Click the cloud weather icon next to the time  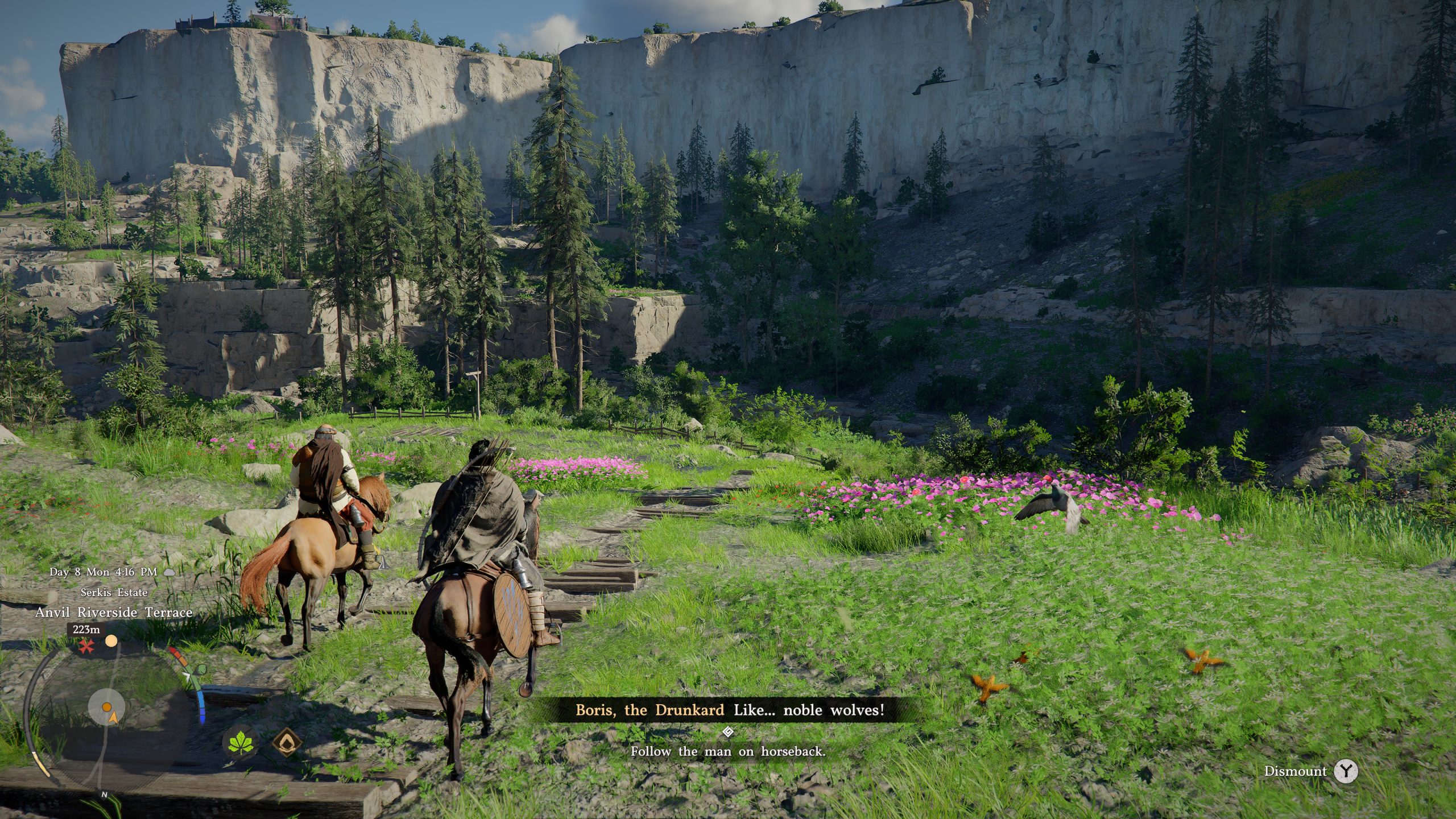[169, 572]
